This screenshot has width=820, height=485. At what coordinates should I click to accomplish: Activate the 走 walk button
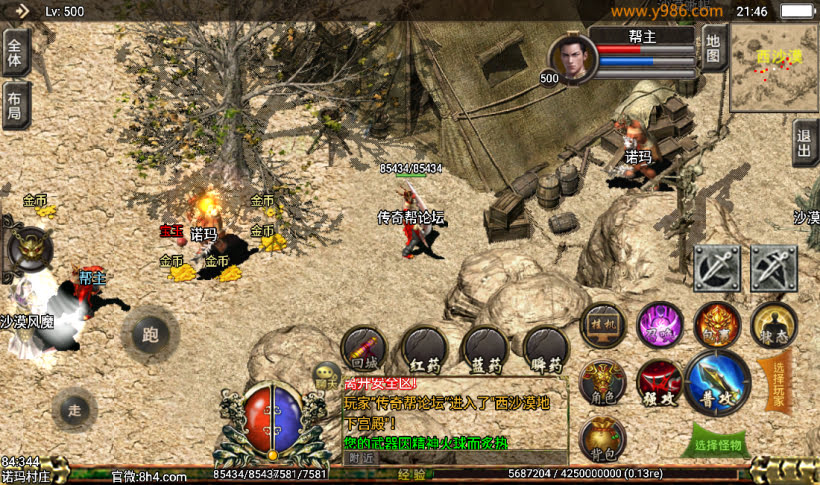click(75, 409)
